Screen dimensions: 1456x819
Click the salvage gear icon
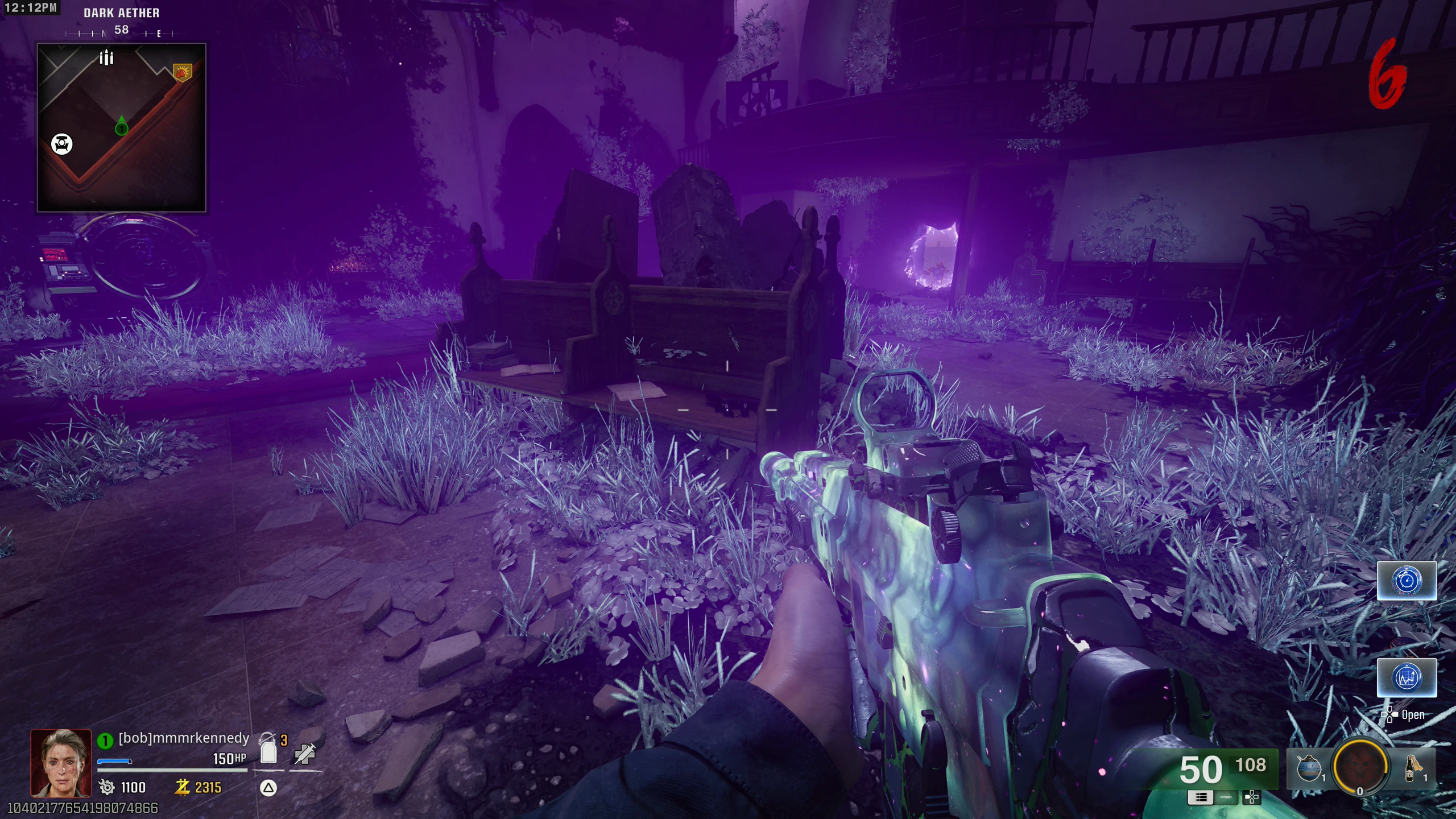click(x=106, y=787)
